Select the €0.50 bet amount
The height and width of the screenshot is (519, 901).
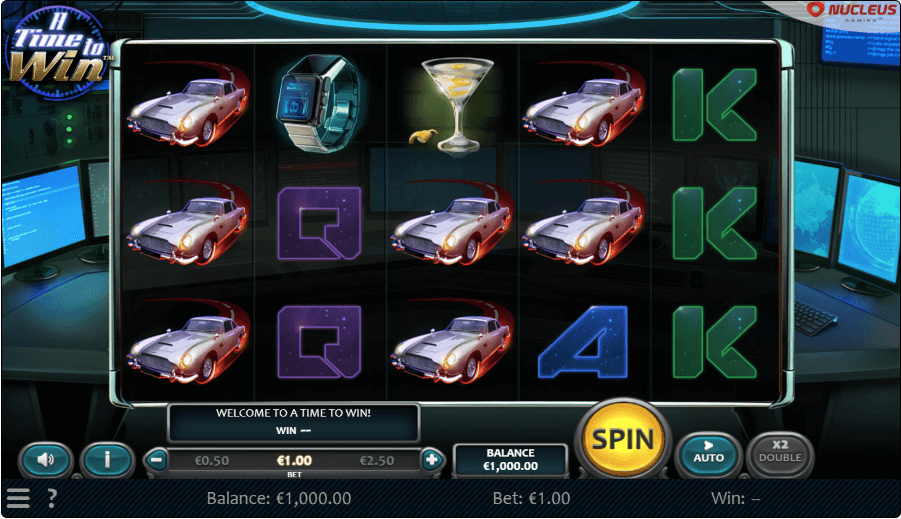pyautogui.click(x=212, y=460)
